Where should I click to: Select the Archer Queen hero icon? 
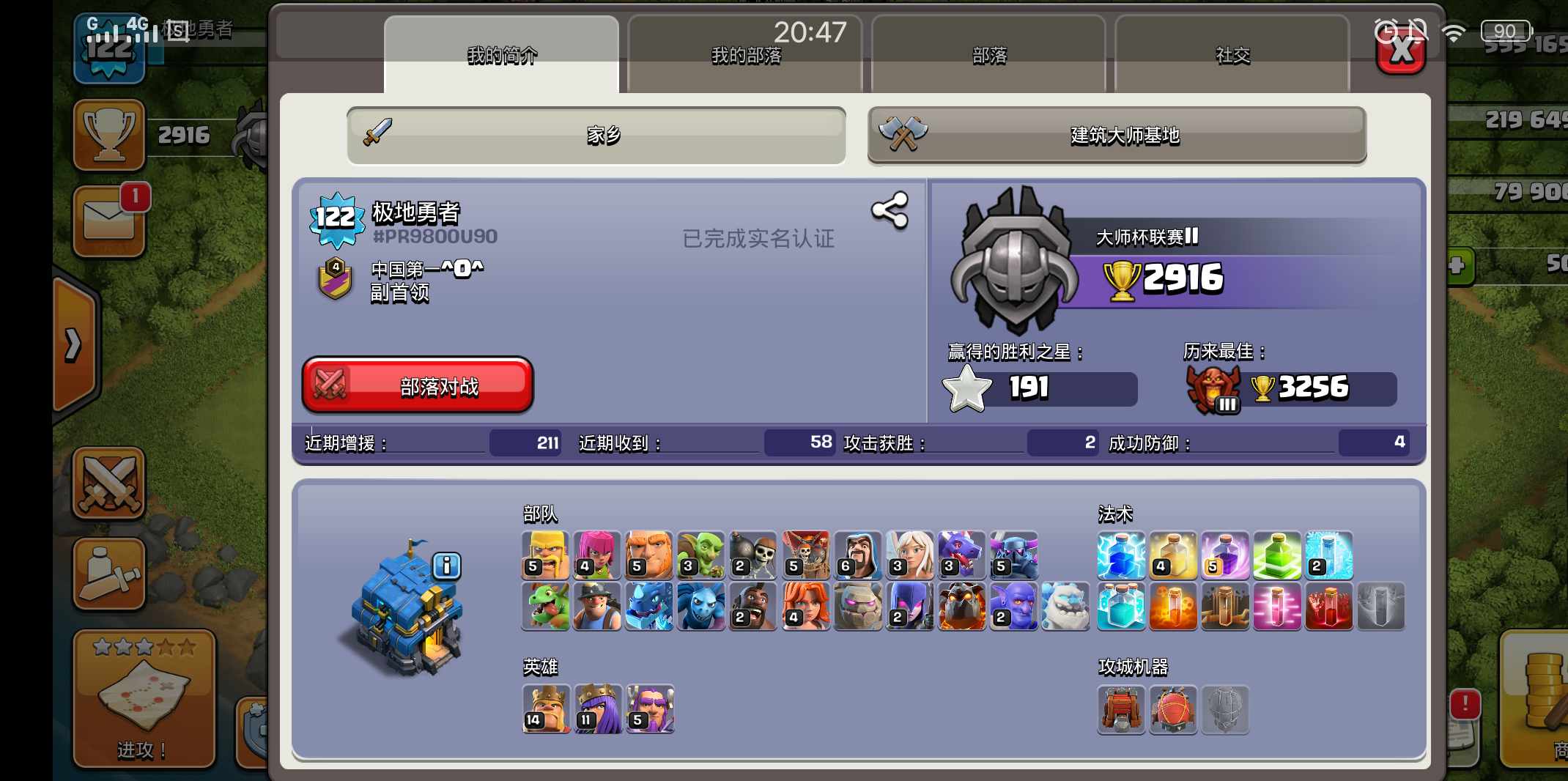click(598, 709)
